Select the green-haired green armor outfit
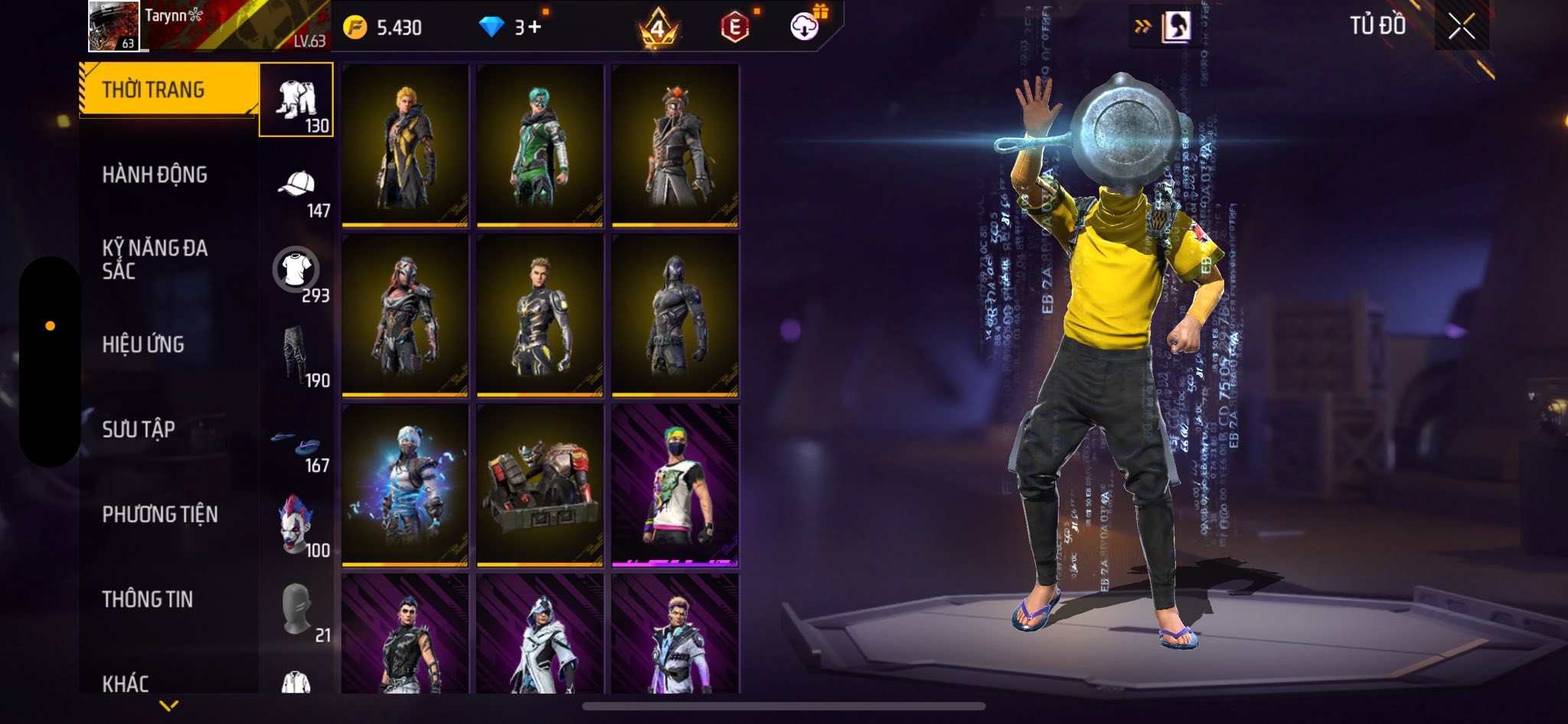 (x=540, y=146)
